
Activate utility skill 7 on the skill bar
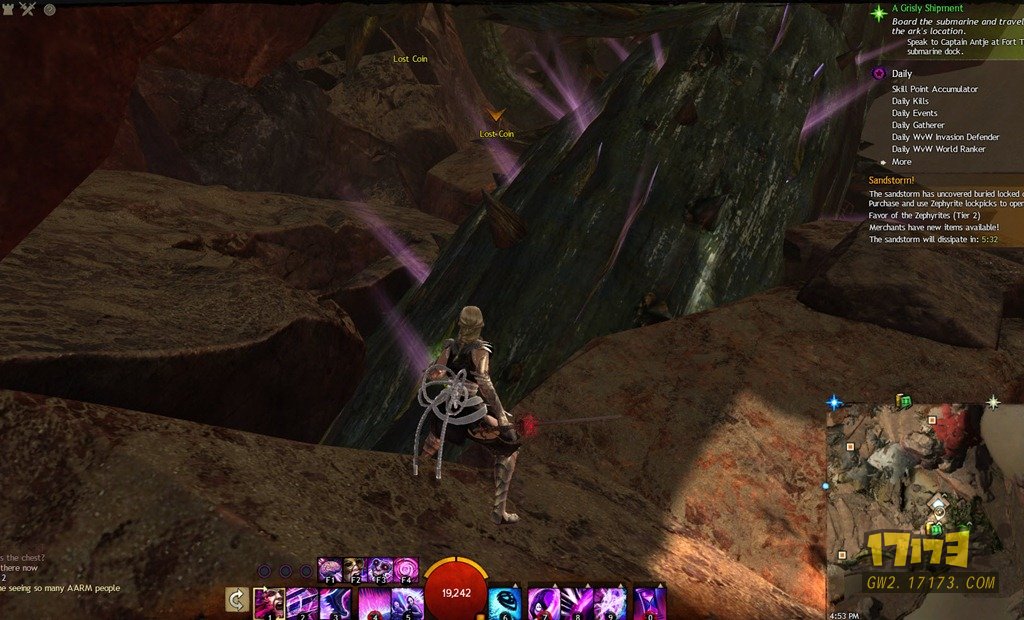543,603
